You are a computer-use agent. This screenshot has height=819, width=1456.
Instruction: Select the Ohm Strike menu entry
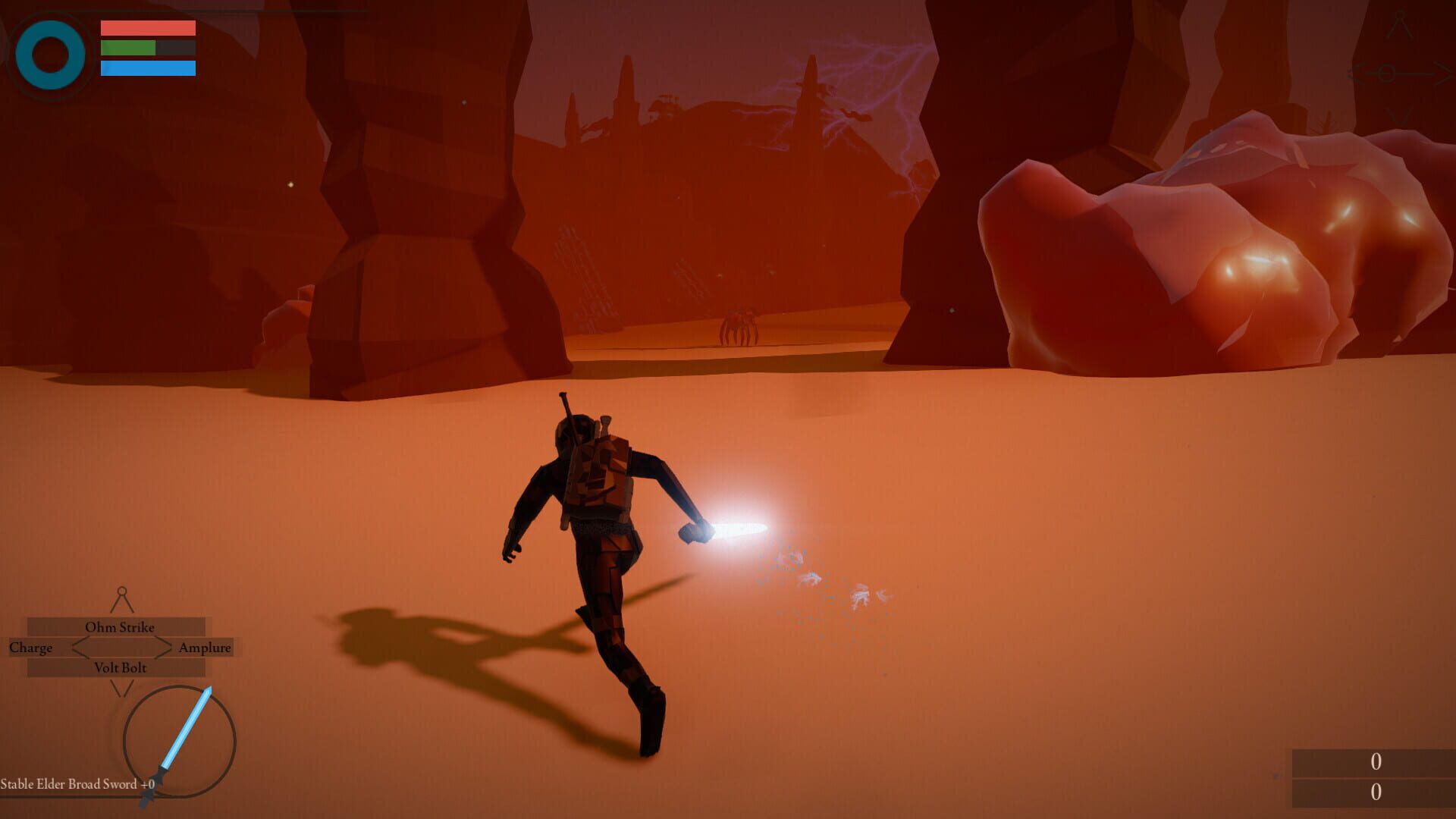point(120,627)
